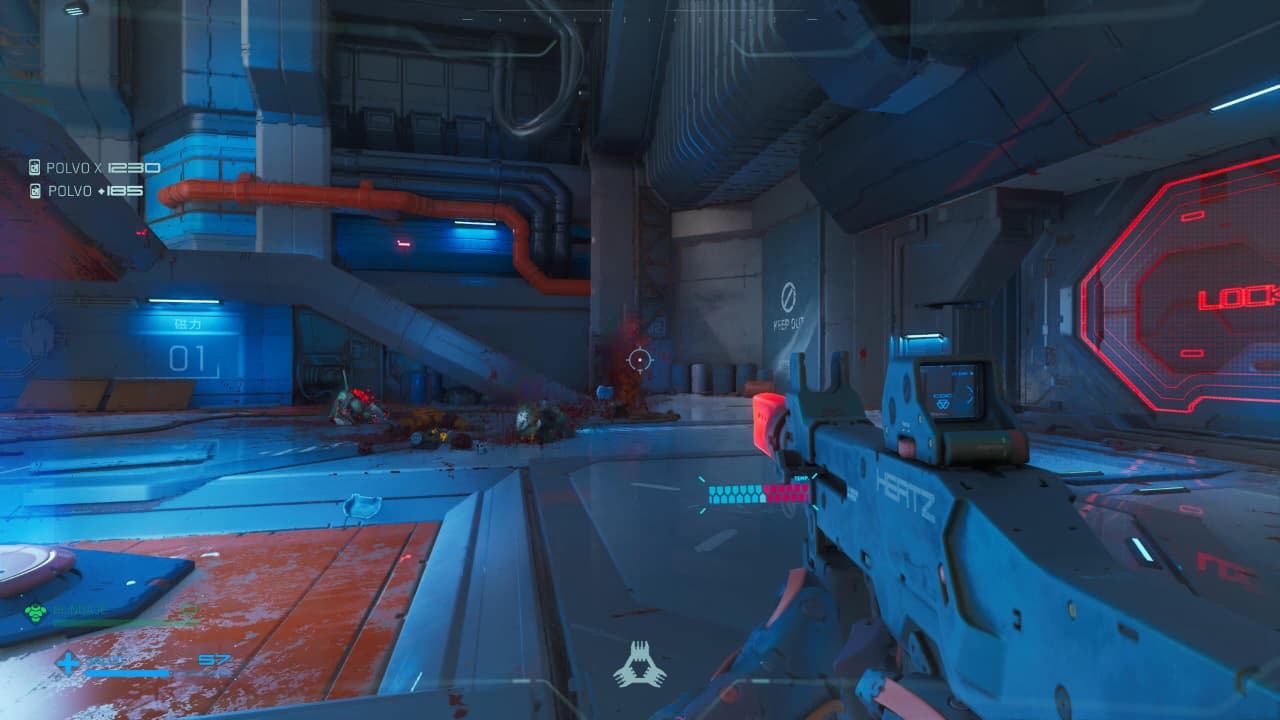Select the blue health cross icon
The height and width of the screenshot is (720, 1280).
(x=68, y=662)
